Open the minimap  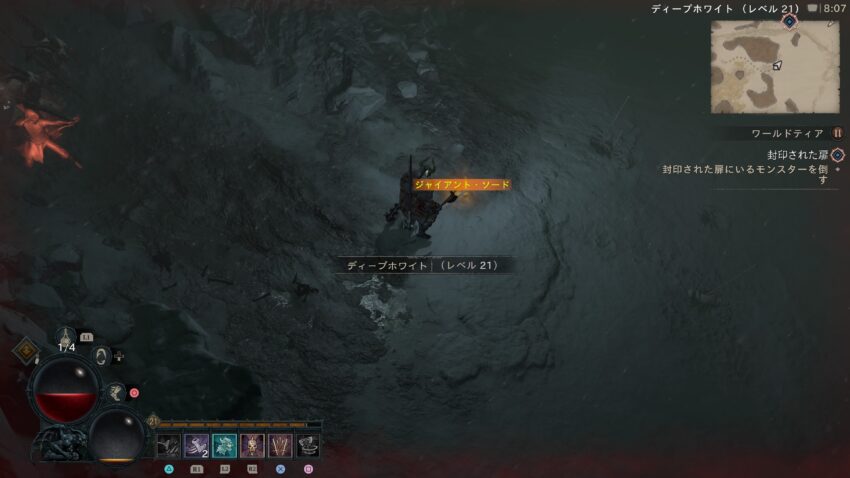coord(775,66)
